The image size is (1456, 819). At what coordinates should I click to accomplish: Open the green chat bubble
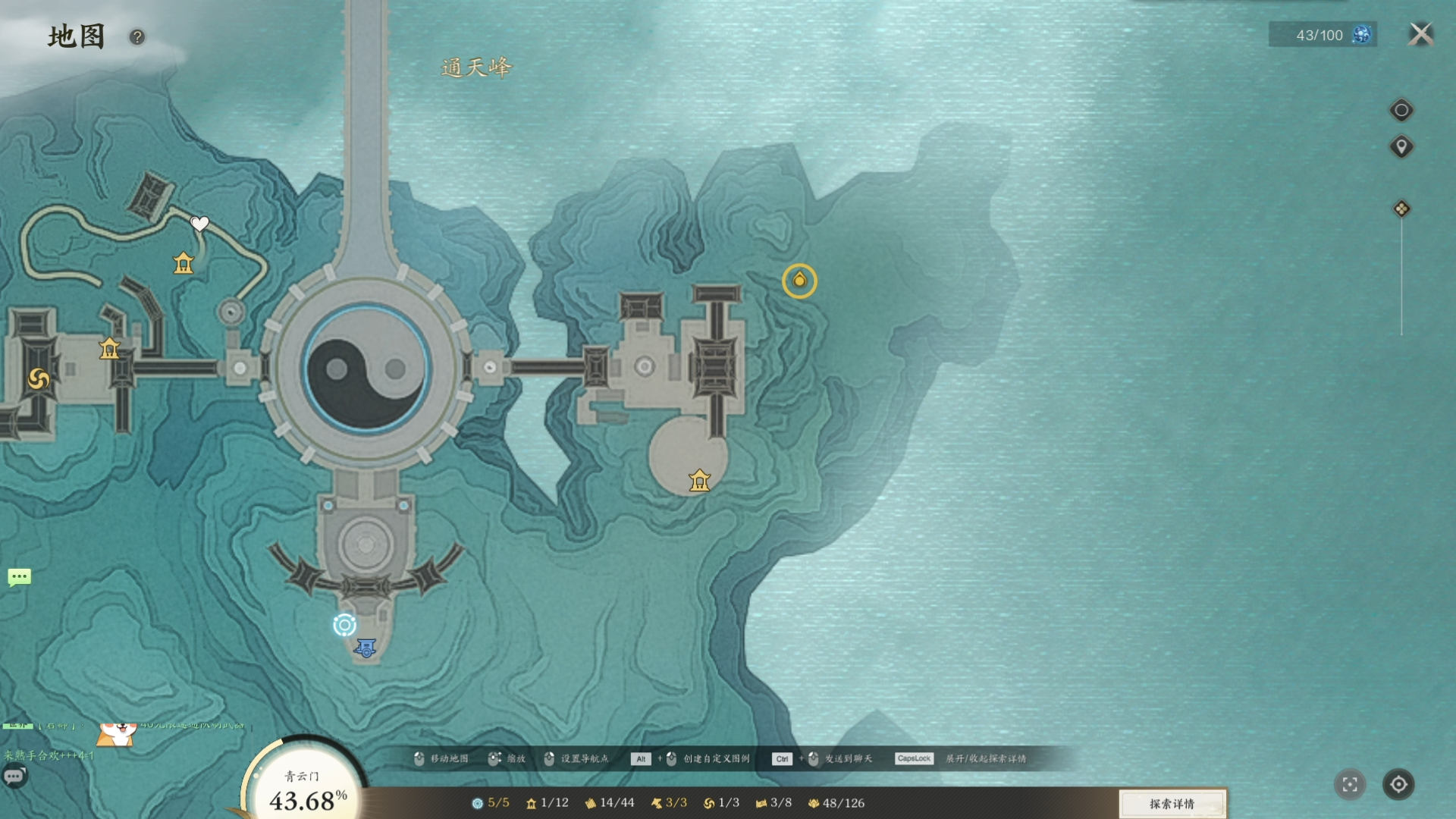(20, 578)
